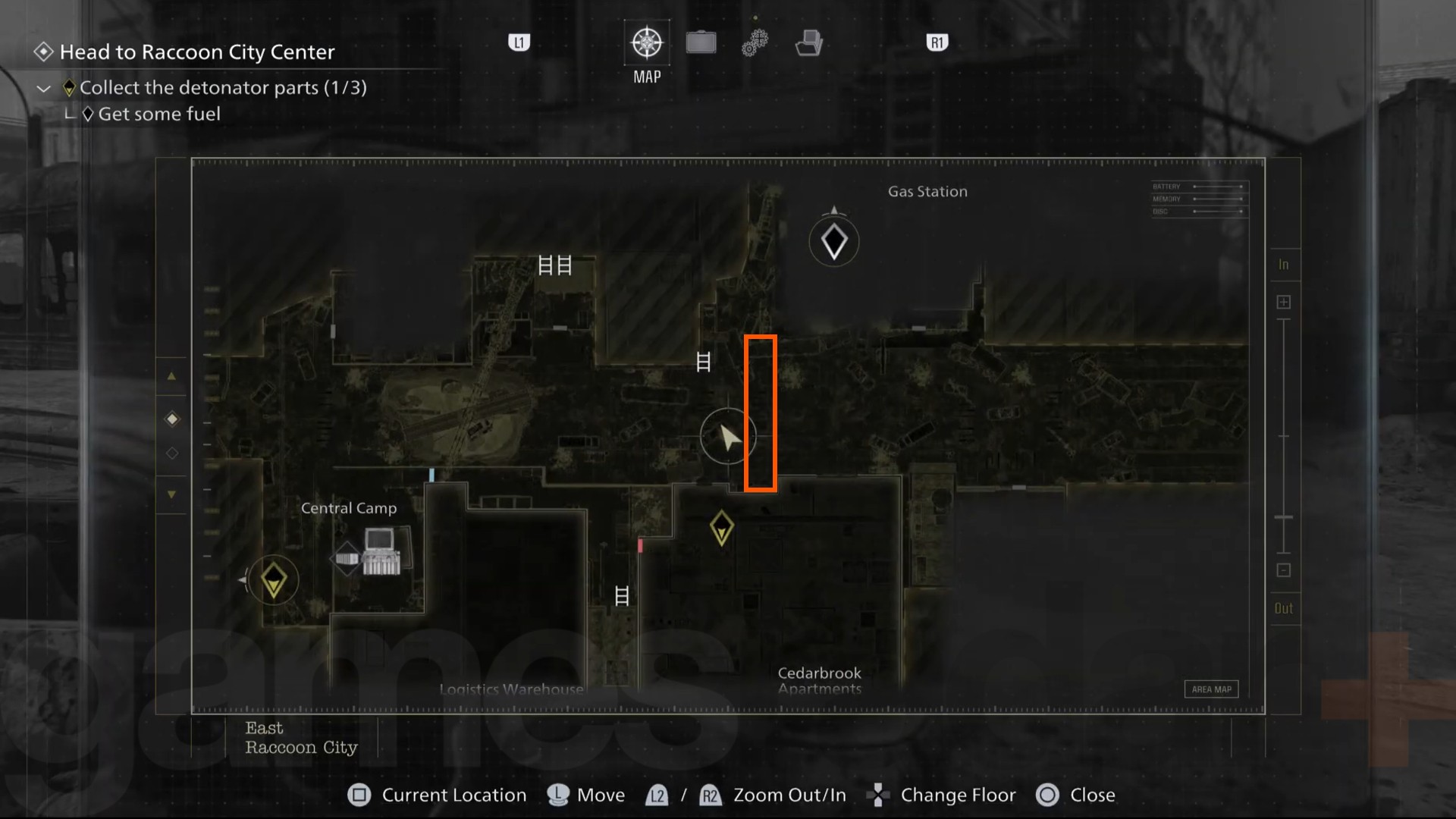This screenshot has width=1456, height=819.
Task: Open the MAP compass icon
Action: 645,43
